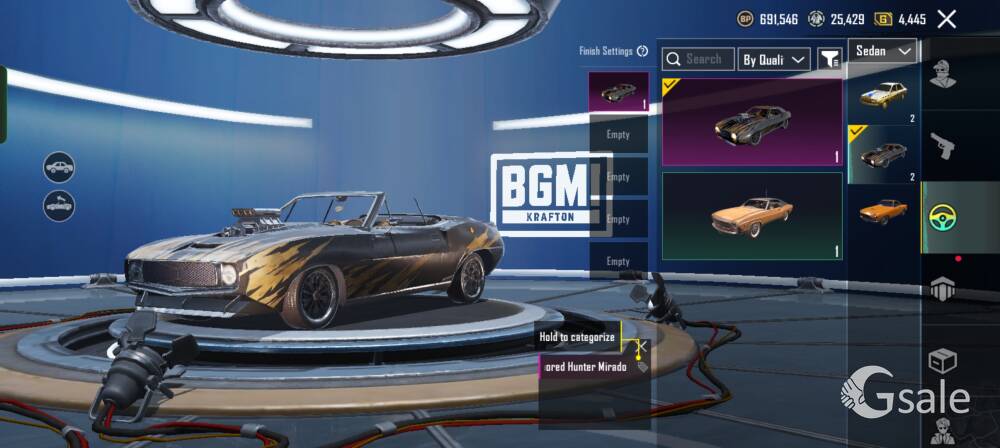
Task: Pick the small orange car thumbnail
Action: (883, 211)
